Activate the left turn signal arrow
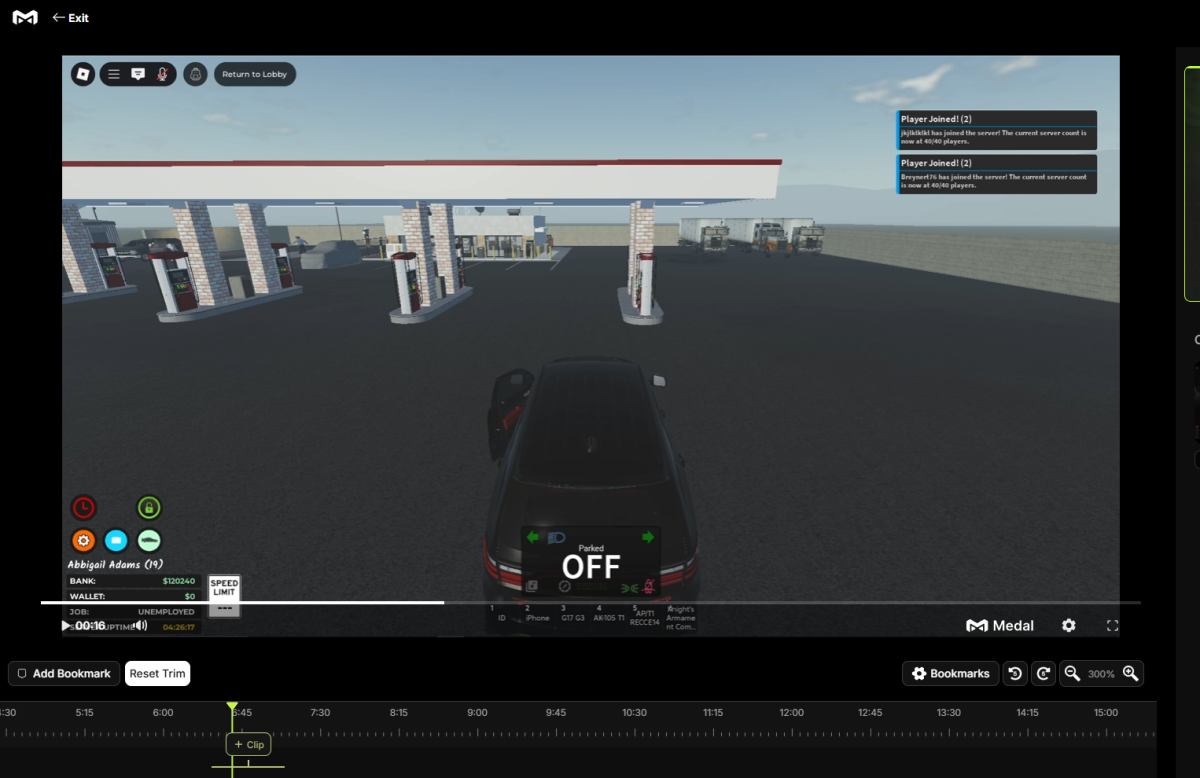 coord(533,538)
